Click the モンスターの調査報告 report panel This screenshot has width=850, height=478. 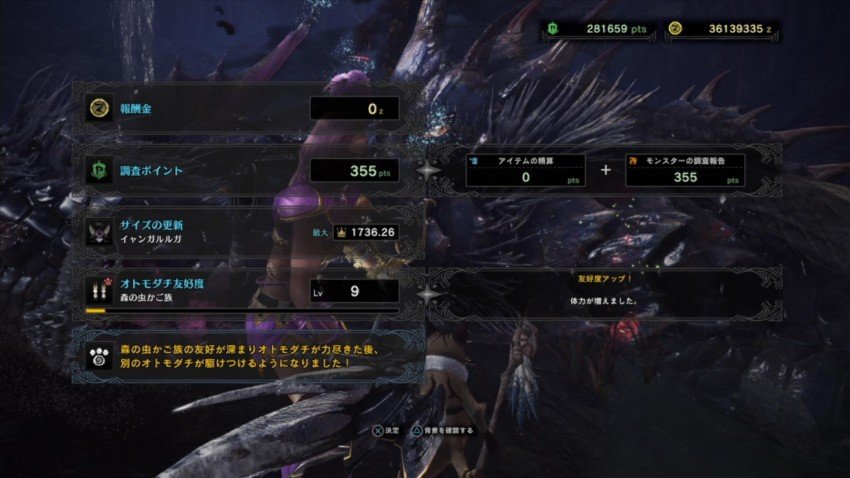[x=685, y=170]
